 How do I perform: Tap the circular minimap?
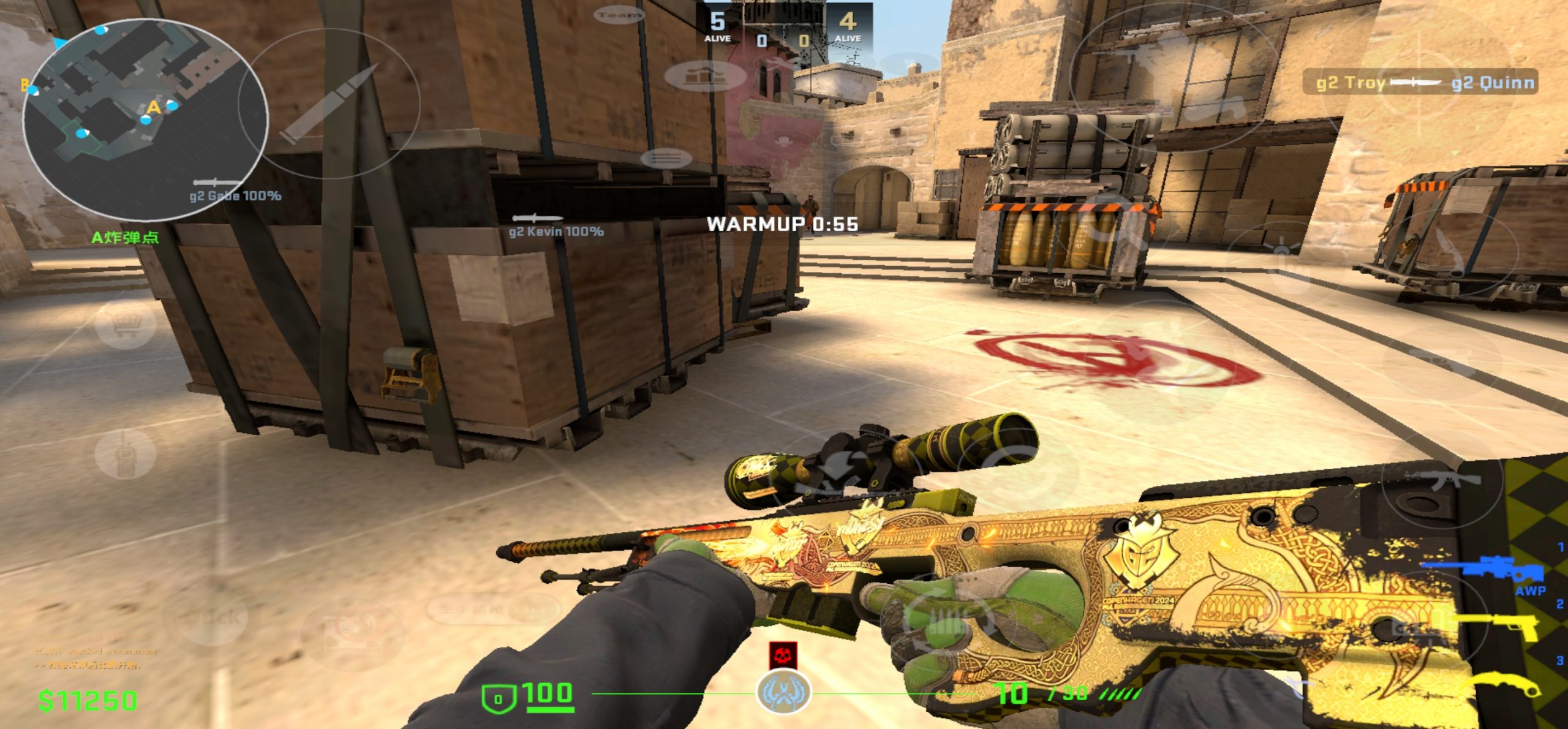(145, 119)
